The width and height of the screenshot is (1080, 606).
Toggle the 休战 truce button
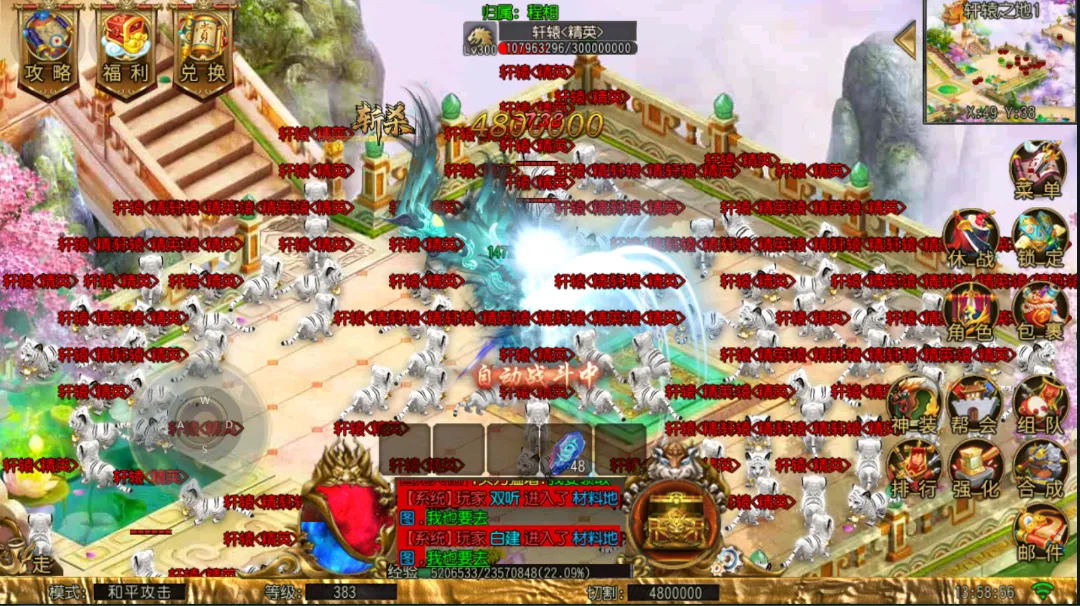[970, 238]
